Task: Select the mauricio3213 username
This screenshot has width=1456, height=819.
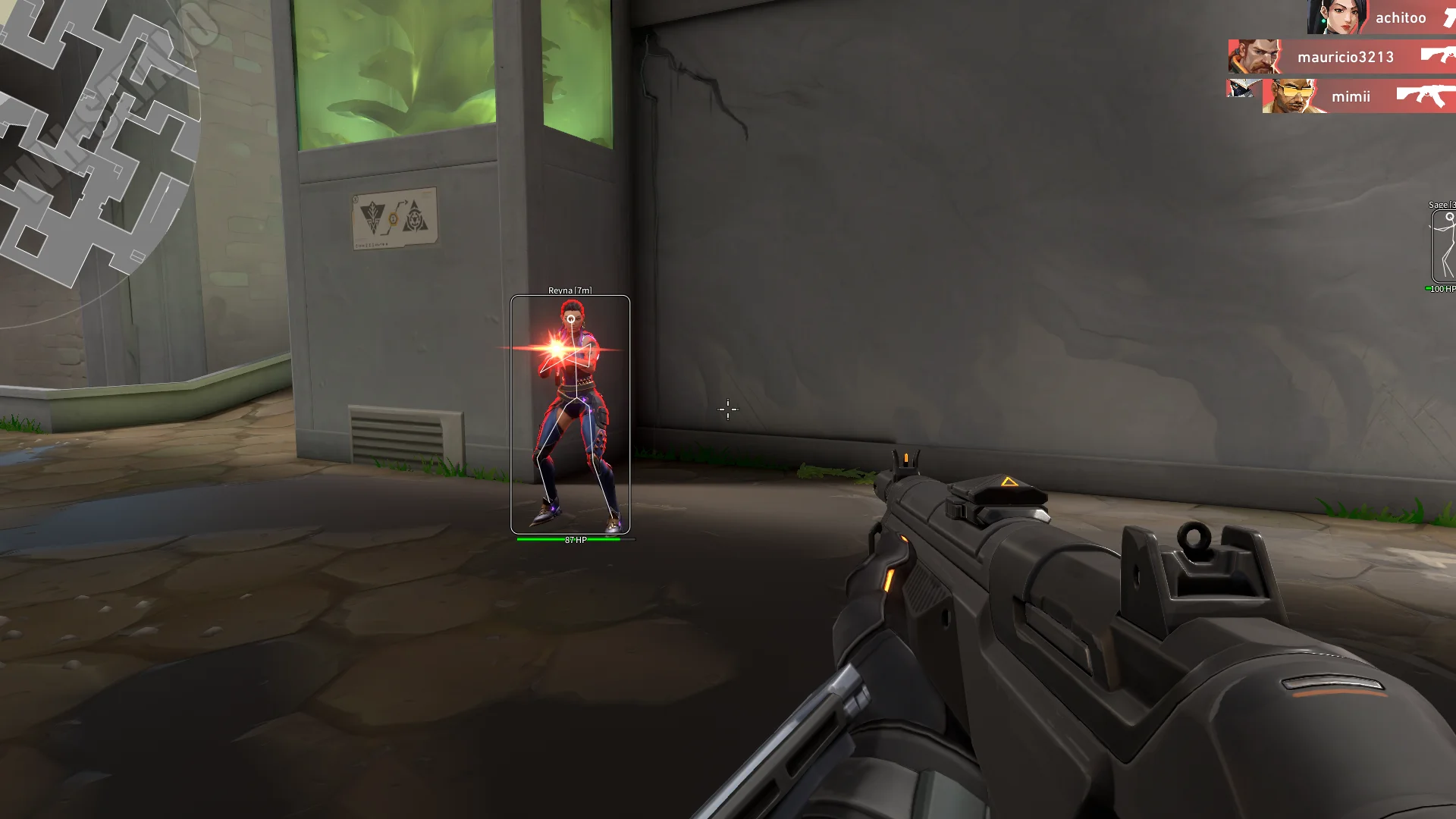Action: [1345, 57]
